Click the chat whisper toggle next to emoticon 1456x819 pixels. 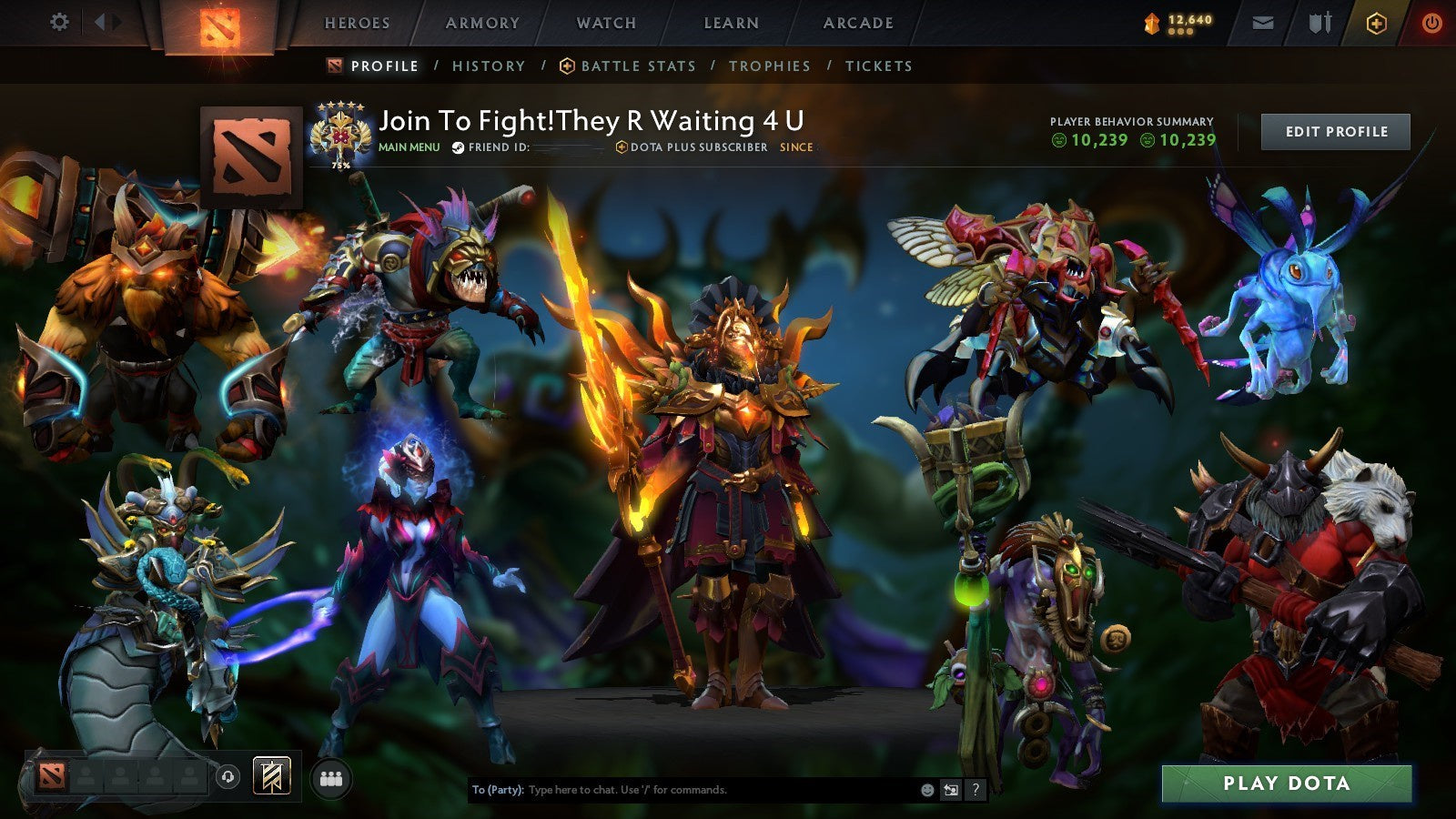(x=950, y=790)
